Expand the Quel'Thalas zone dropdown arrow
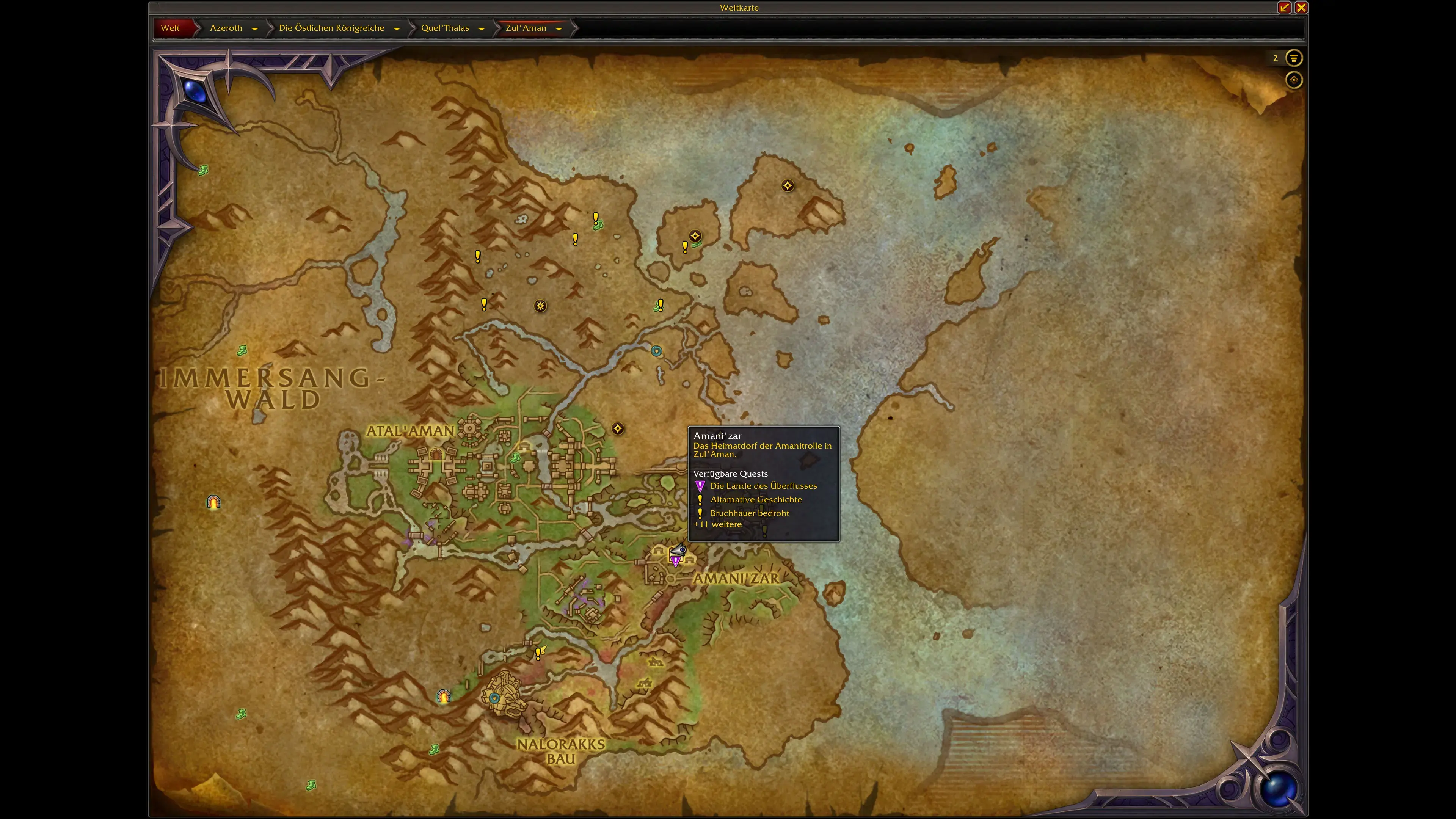 click(x=482, y=29)
